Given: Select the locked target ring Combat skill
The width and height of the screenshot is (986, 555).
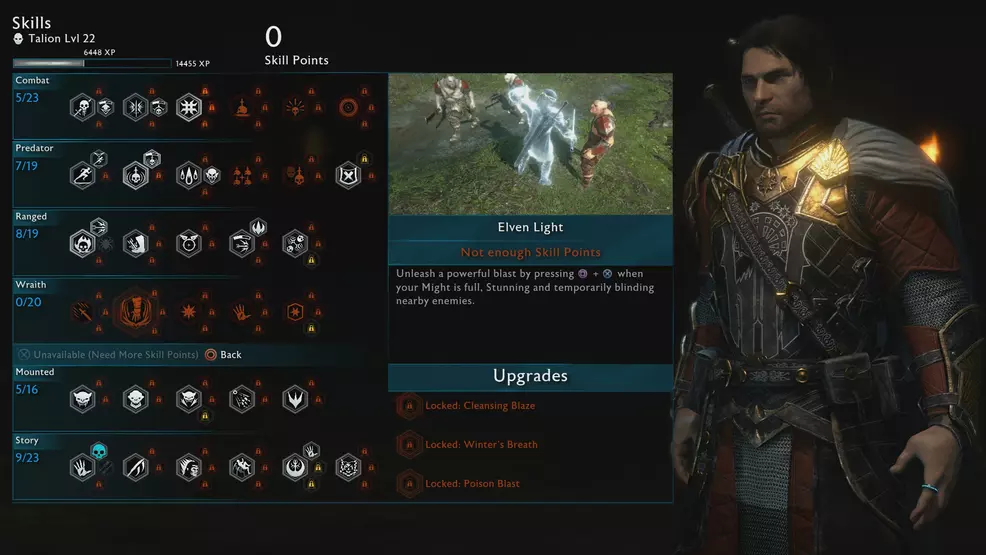Looking at the screenshot, I should pyautogui.click(x=348, y=107).
